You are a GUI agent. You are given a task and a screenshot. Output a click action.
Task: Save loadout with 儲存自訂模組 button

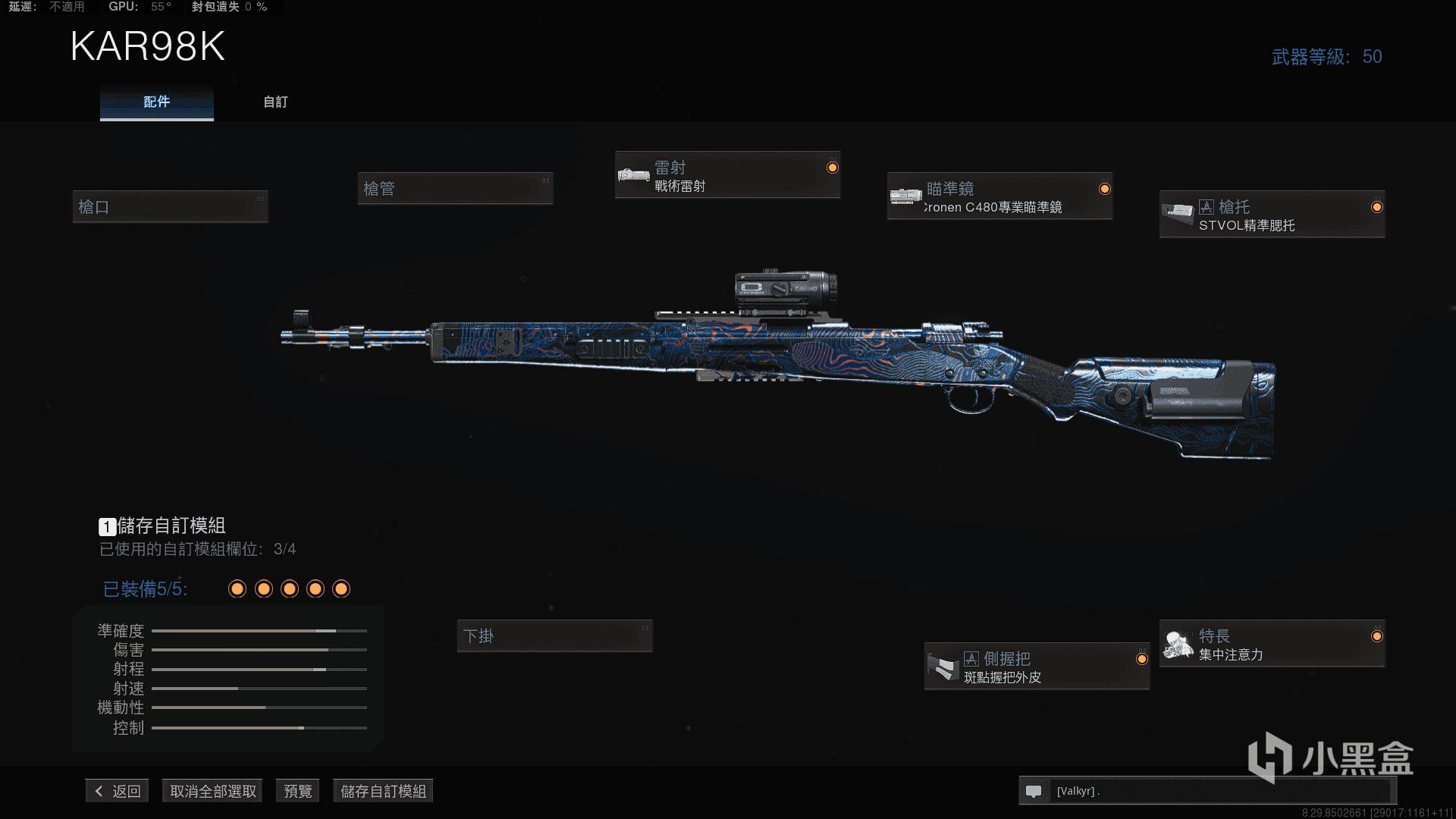[x=383, y=791]
